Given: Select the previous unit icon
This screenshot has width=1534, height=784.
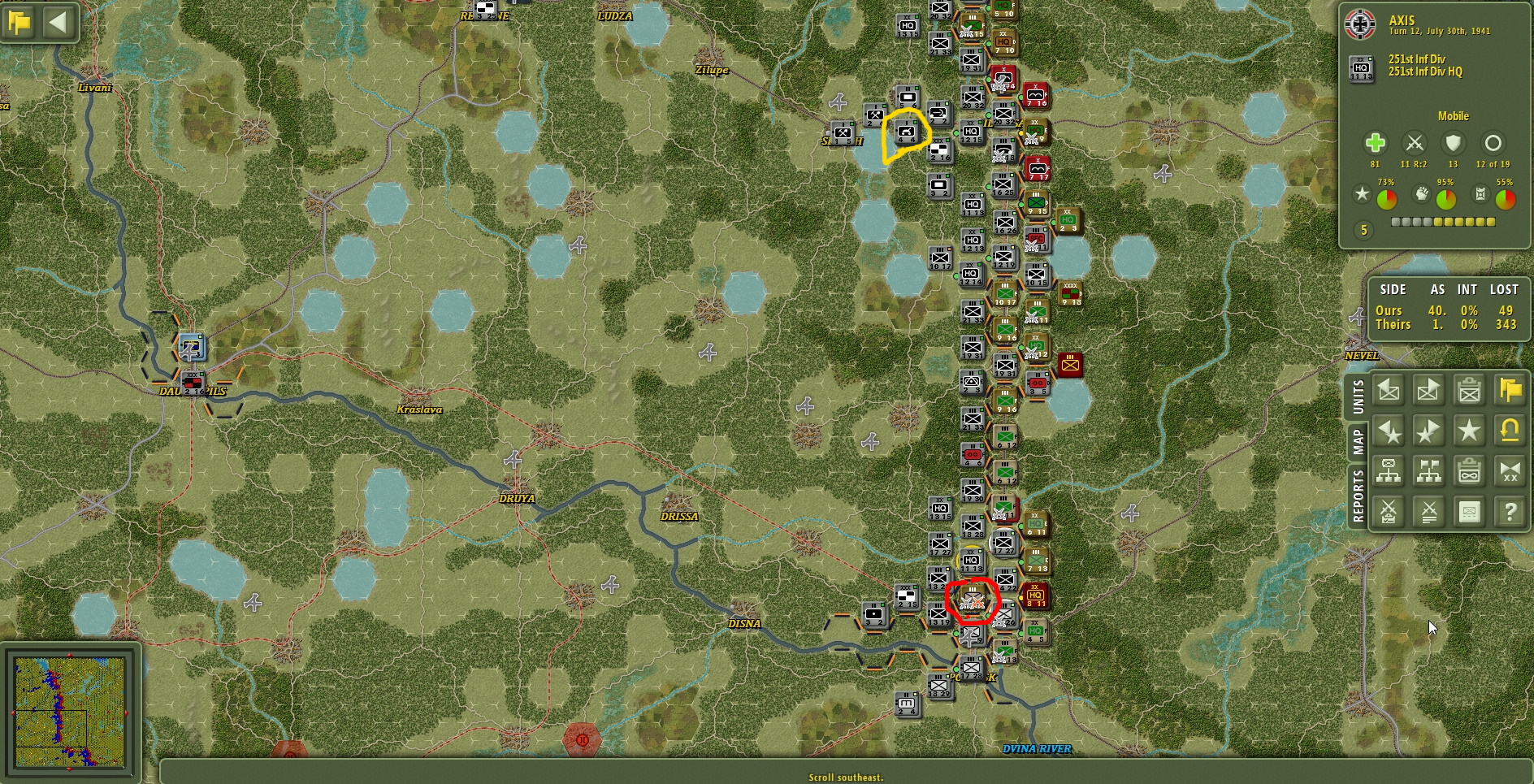Looking at the screenshot, I should 1389,391.
